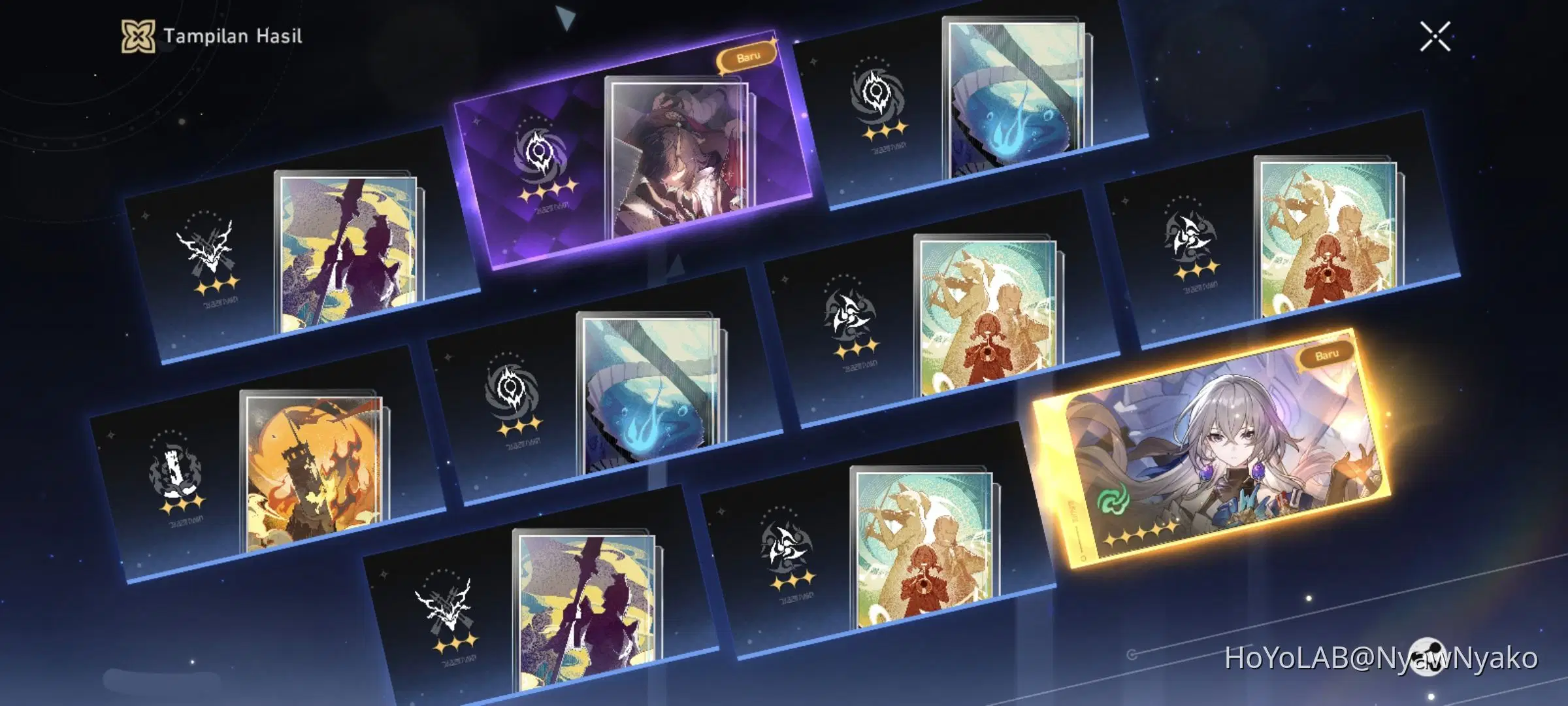Click the Tampilan Hasil title text
Viewport: 1568px width, 706px height.
232,37
